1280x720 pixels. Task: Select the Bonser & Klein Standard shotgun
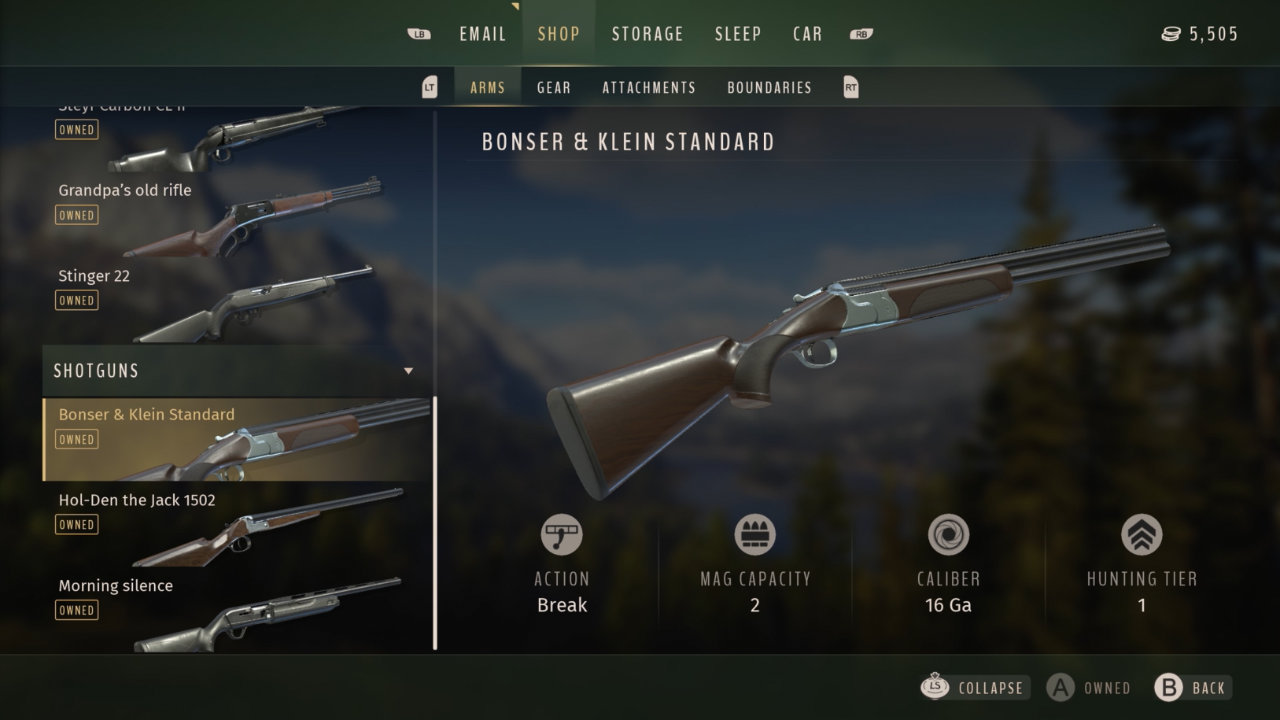point(235,439)
